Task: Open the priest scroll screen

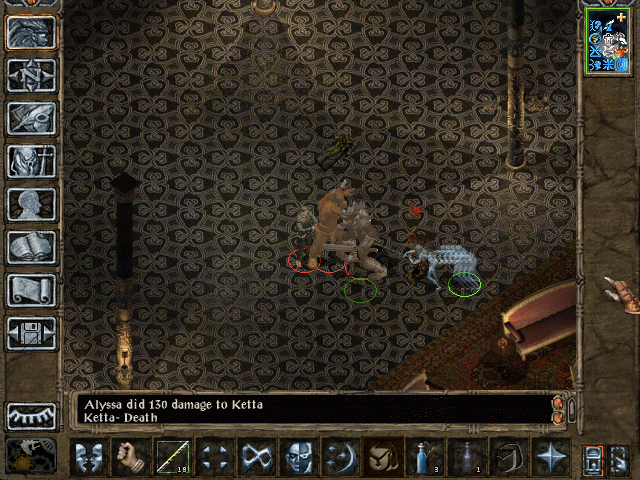Action: click(31, 290)
